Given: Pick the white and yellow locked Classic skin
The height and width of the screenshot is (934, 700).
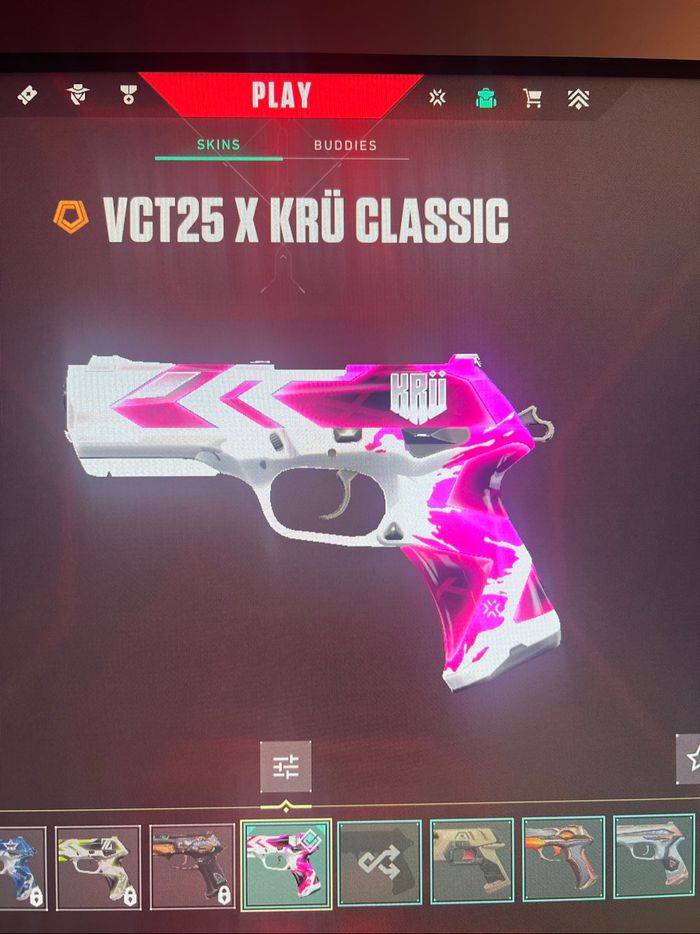Looking at the screenshot, I should tap(97, 866).
